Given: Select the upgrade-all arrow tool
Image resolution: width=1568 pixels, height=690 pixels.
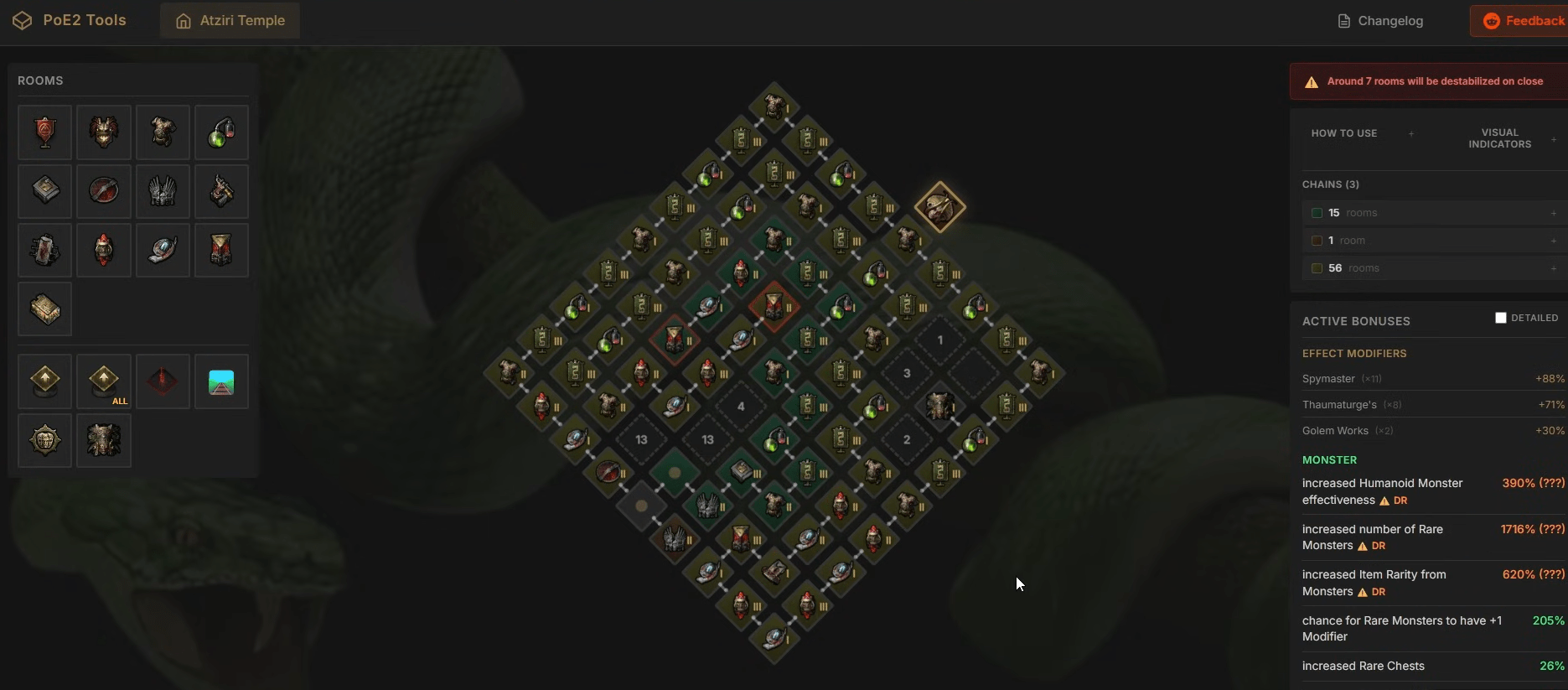Looking at the screenshot, I should pyautogui.click(x=104, y=382).
